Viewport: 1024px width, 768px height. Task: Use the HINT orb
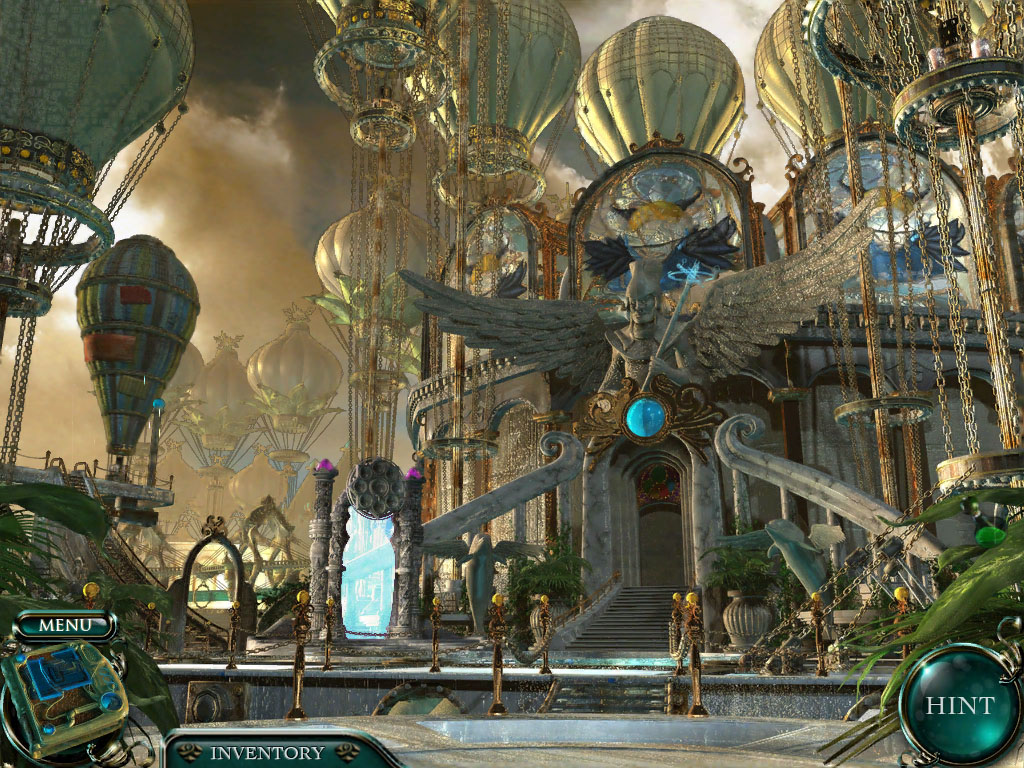click(959, 705)
